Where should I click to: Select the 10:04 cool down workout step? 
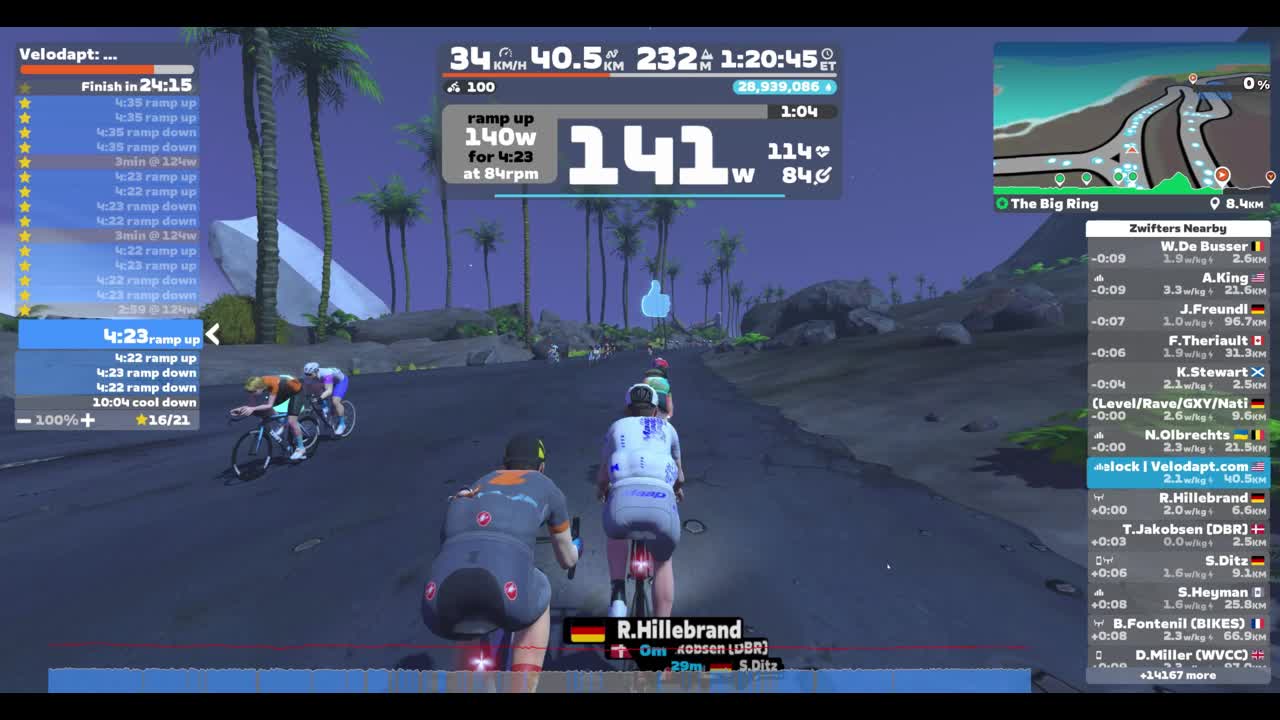click(x=110, y=402)
